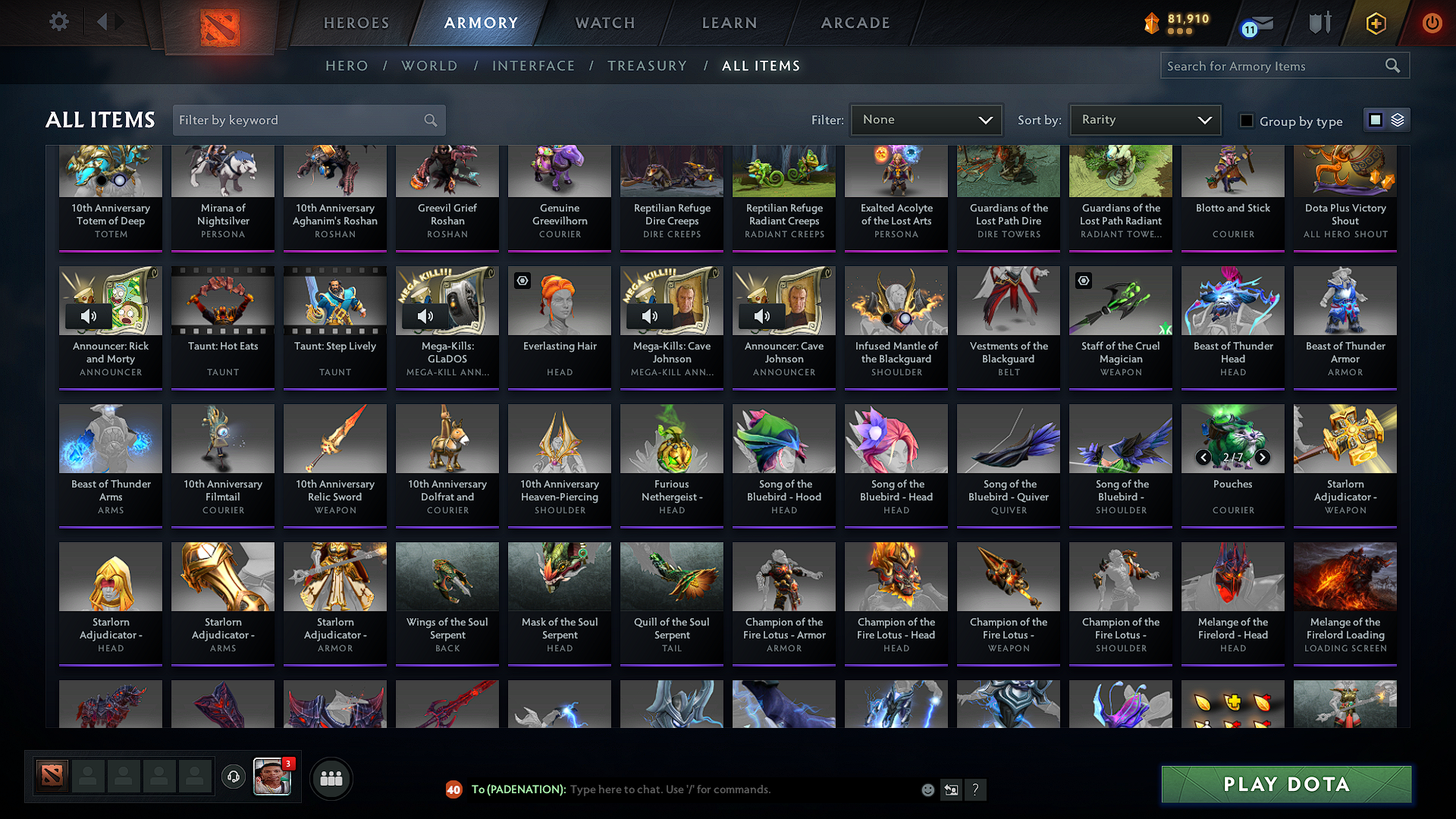Open the friends list grid icon

point(331,777)
